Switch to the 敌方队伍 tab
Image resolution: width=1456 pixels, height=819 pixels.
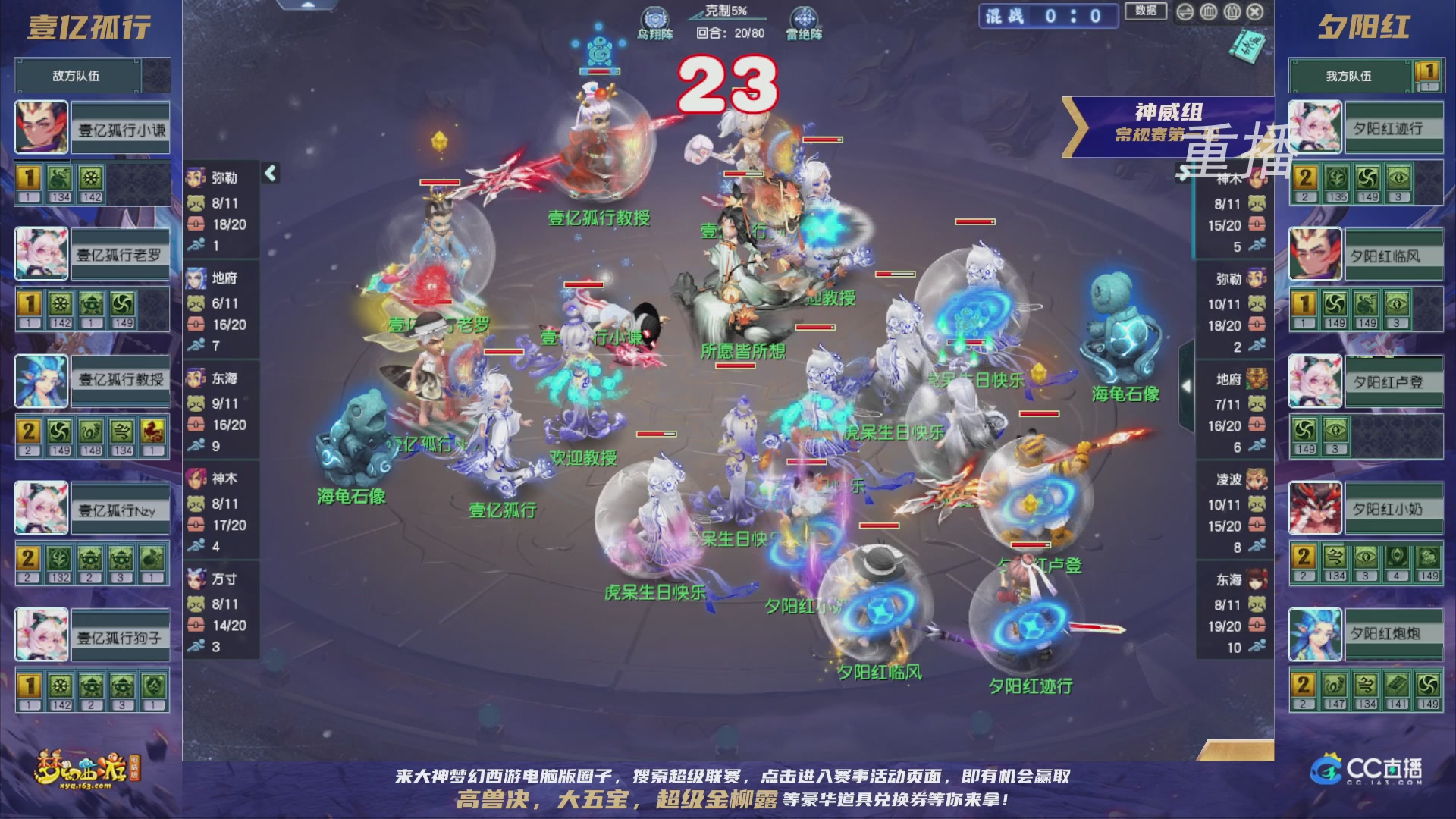[x=76, y=75]
